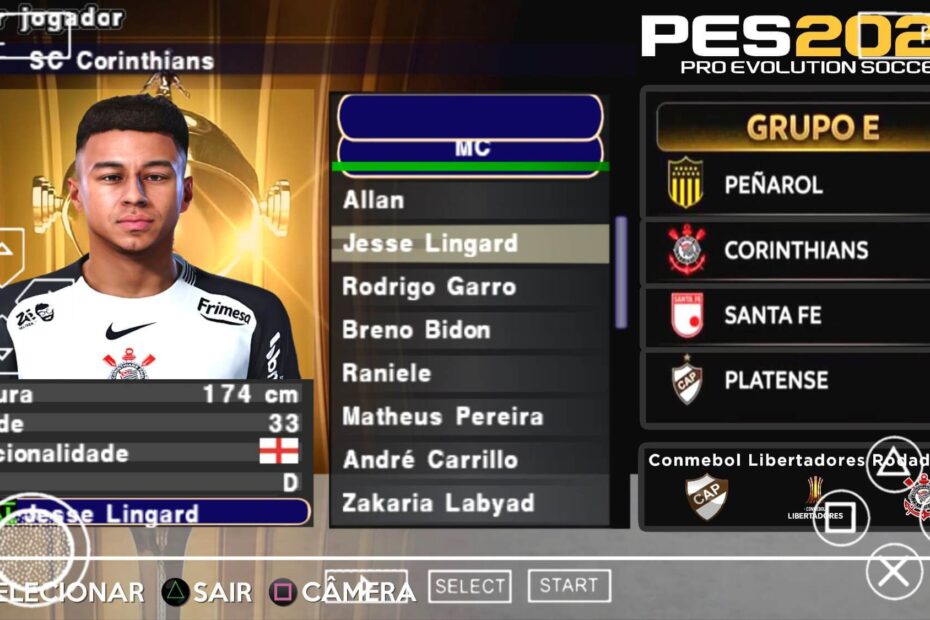Select Breno Bidon in the player list
The width and height of the screenshot is (930, 620).
(x=470, y=330)
